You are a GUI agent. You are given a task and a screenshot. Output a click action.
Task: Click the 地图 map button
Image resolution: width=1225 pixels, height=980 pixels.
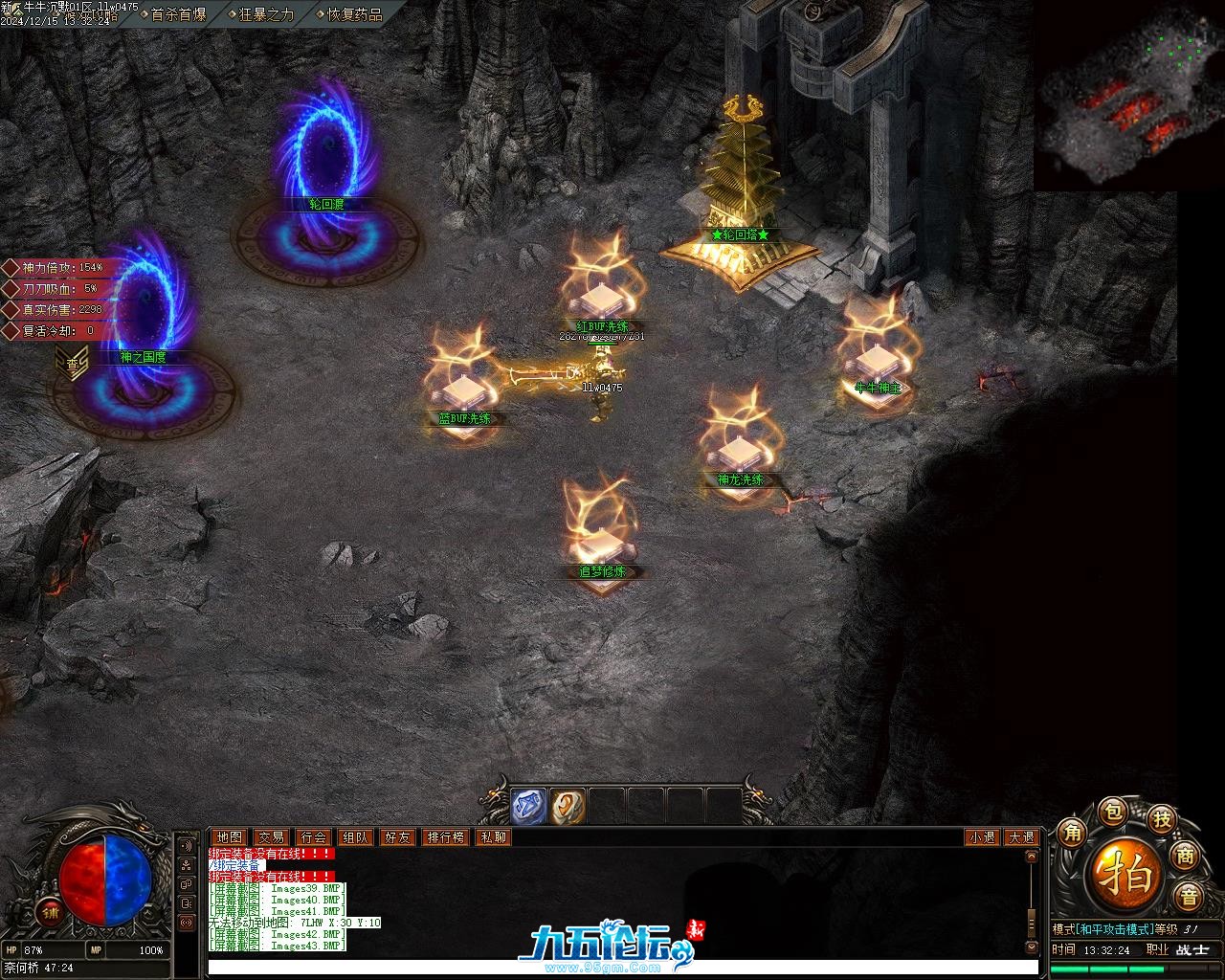coord(229,837)
